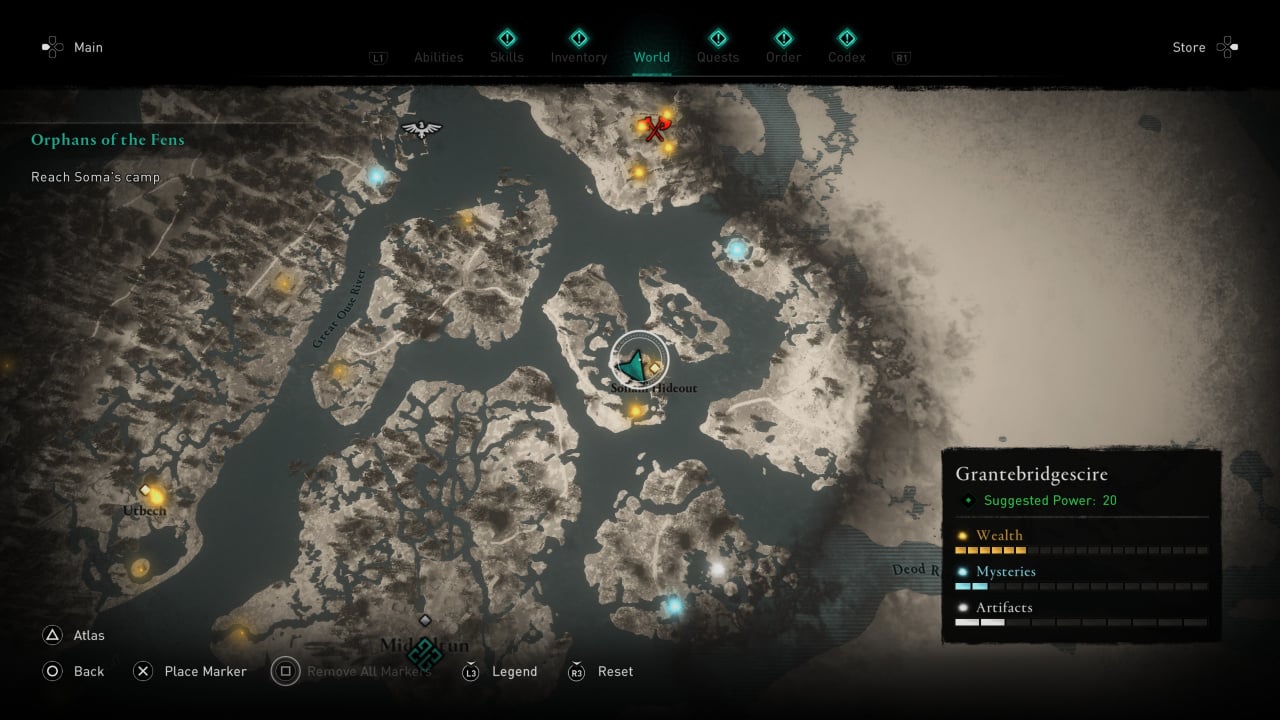Open the Order tab

coord(783,57)
